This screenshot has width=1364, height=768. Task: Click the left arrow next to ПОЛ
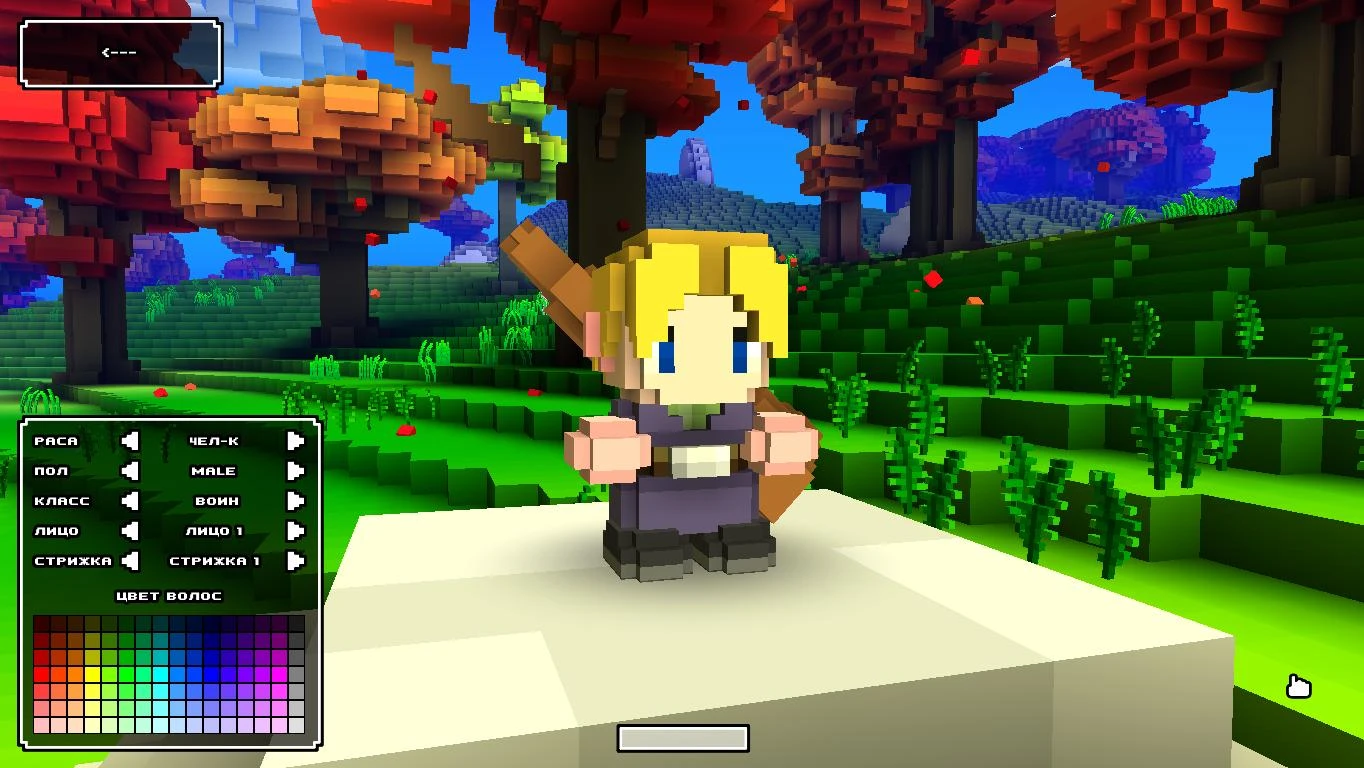click(131, 471)
